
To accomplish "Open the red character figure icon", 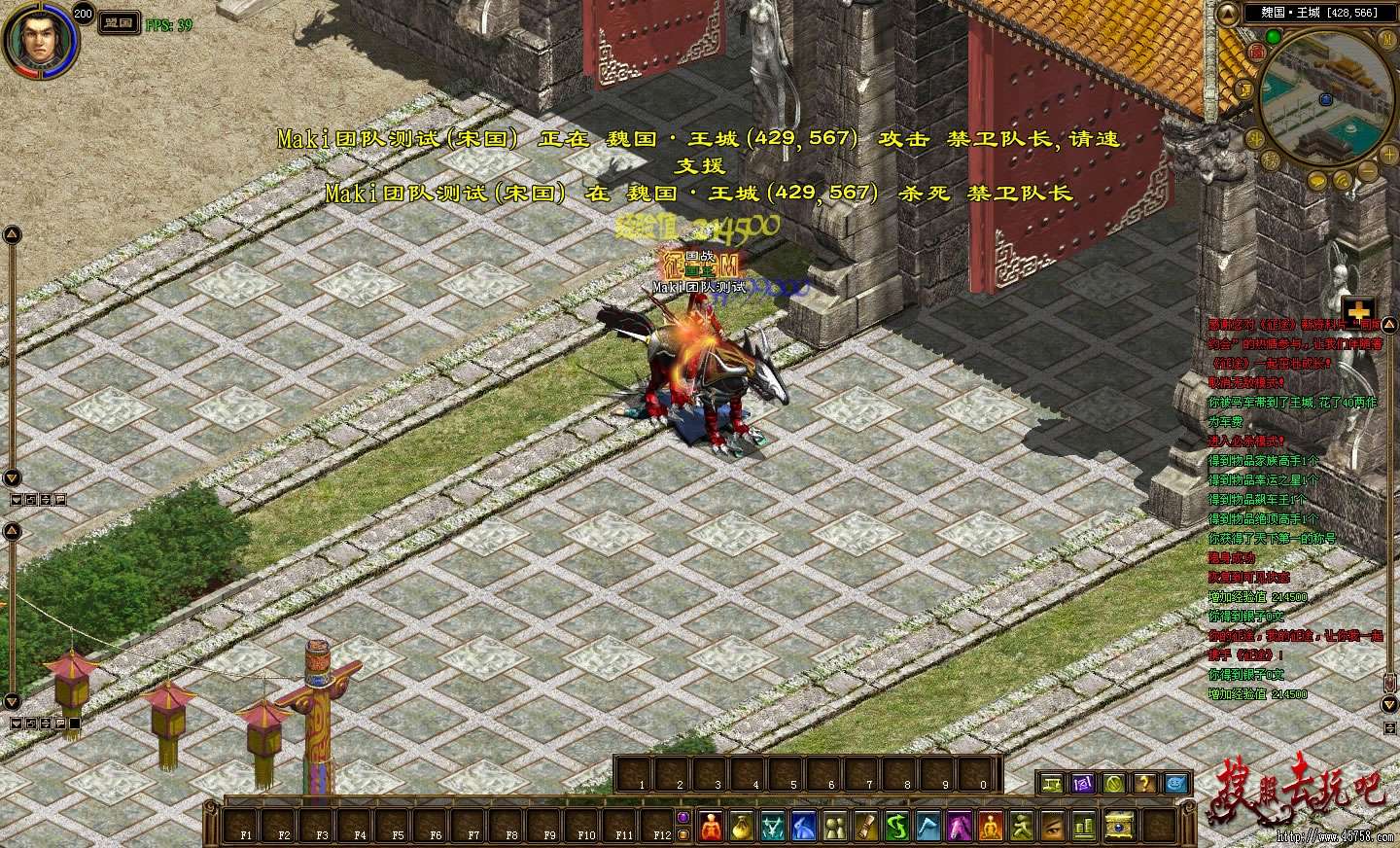I will [709, 827].
